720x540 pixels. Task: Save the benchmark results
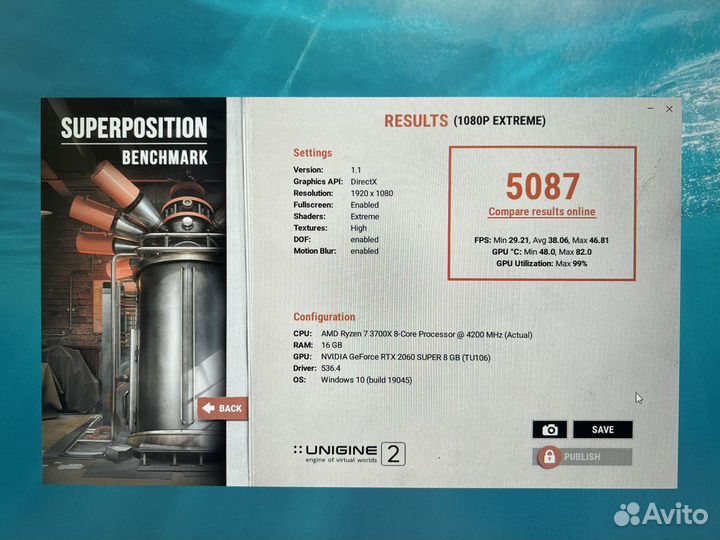(603, 430)
